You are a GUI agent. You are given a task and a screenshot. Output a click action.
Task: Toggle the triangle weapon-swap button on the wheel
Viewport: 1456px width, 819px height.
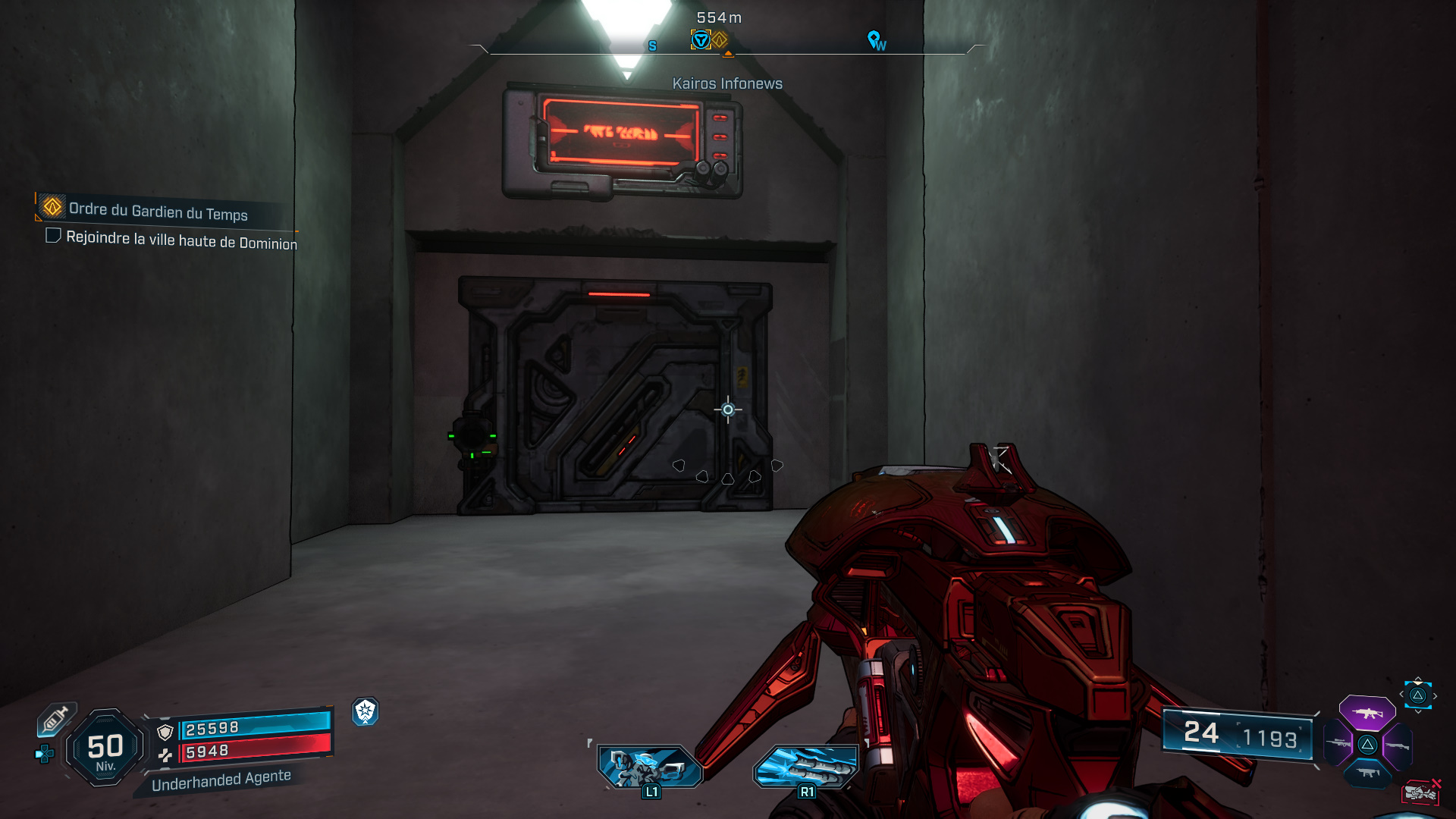coord(1368,745)
